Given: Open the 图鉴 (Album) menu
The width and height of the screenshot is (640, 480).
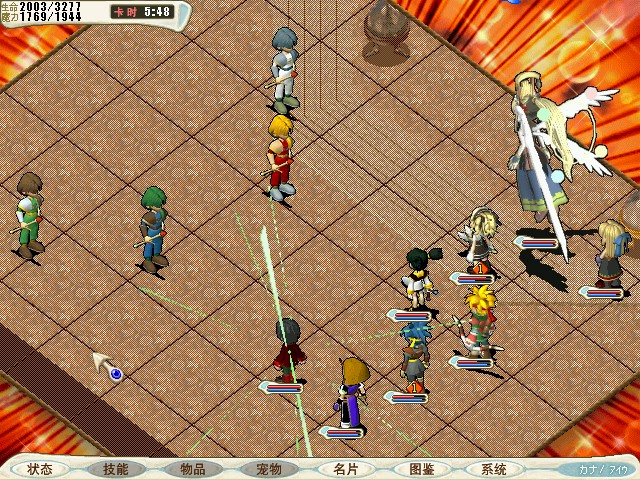Looking at the screenshot, I should 420,469.
